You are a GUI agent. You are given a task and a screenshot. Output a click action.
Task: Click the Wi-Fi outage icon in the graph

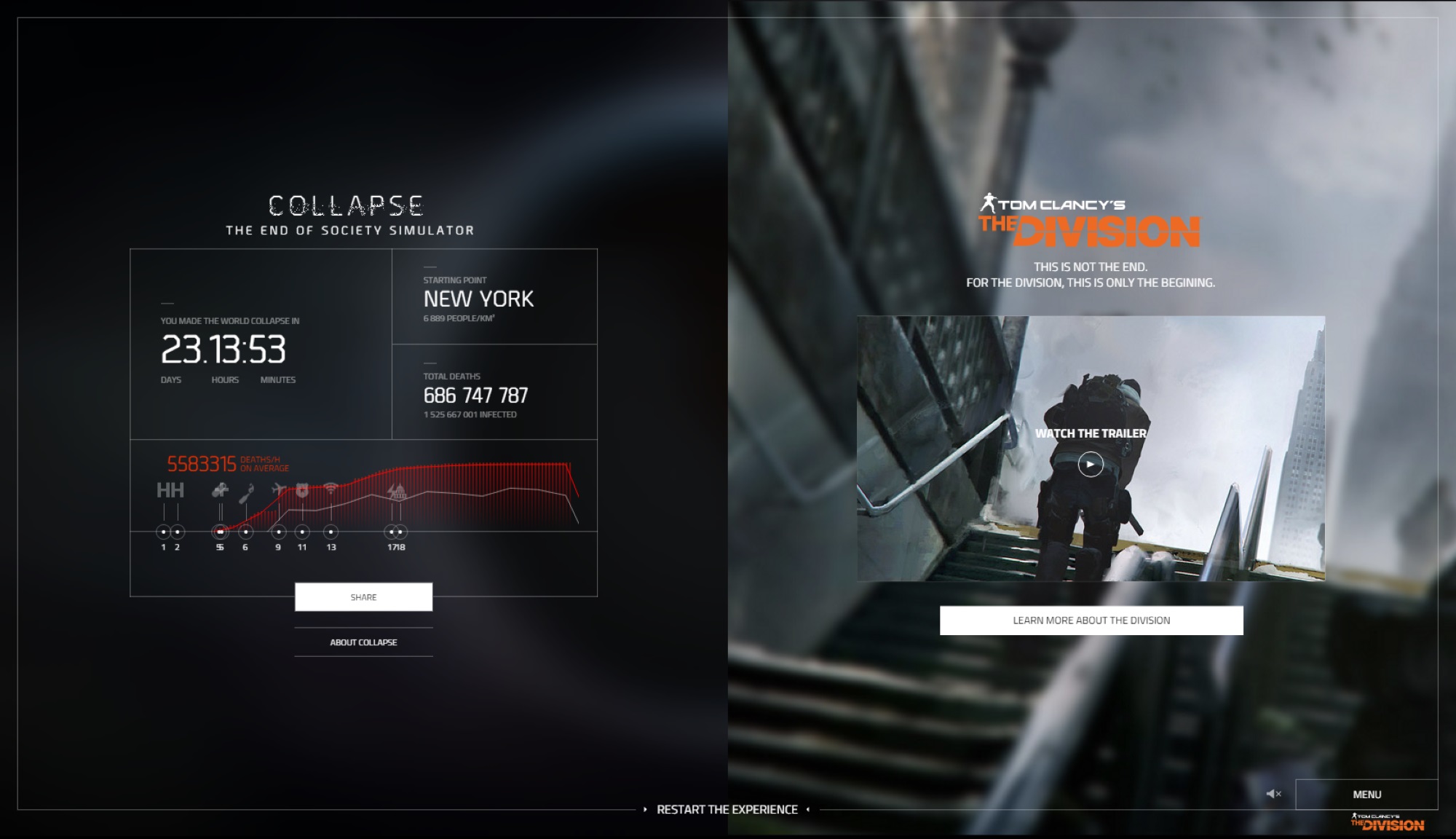coord(331,488)
